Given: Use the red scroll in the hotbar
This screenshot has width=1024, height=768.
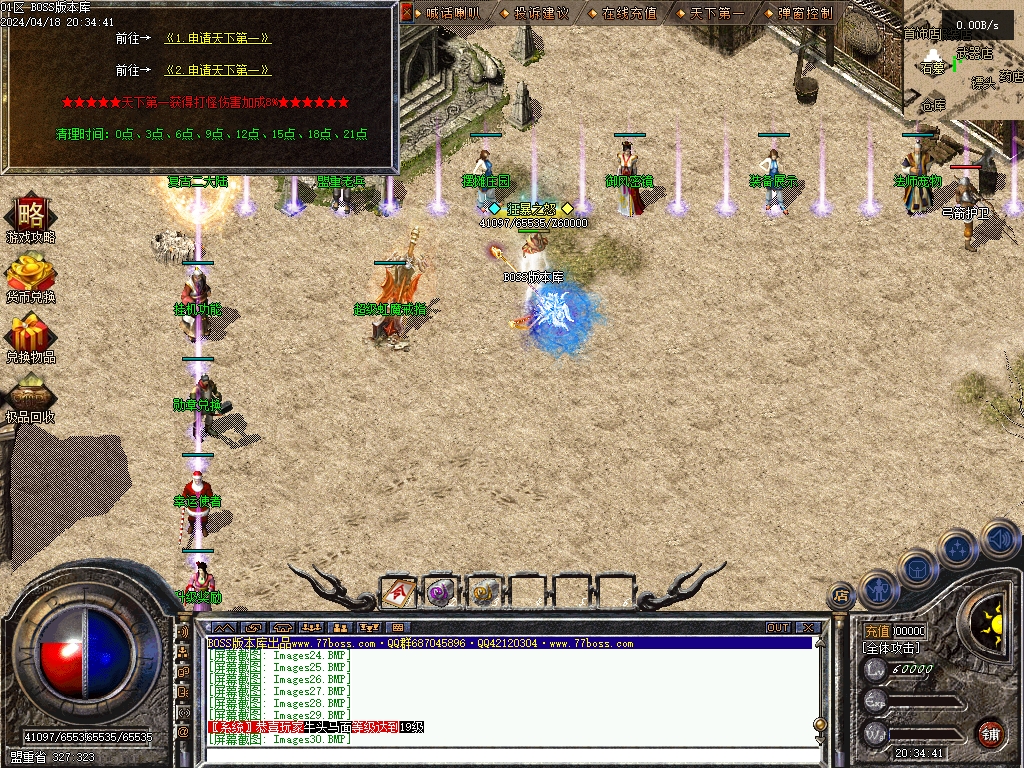Looking at the screenshot, I should pyautogui.click(x=398, y=592).
